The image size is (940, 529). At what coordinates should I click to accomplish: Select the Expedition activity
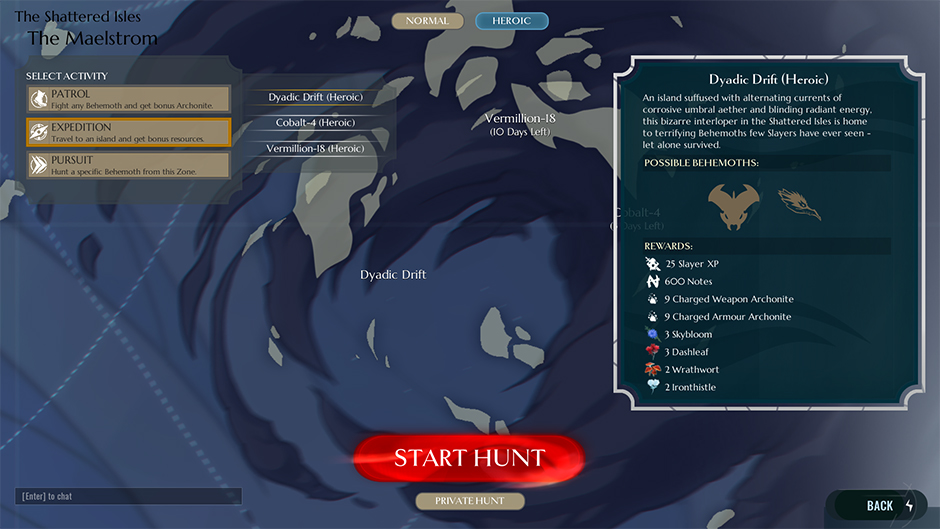click(x=129, y=133)
